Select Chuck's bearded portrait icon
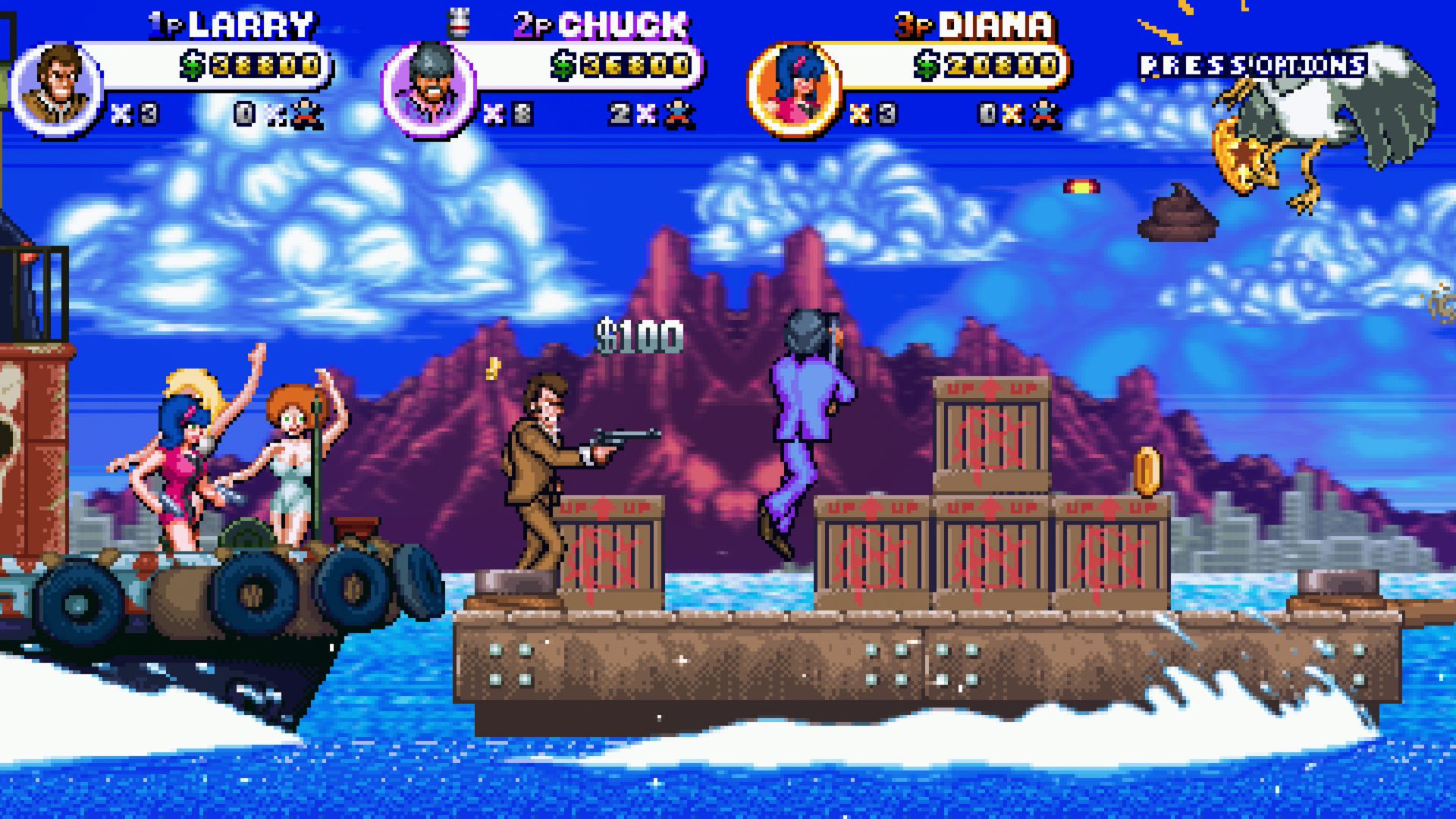This screenshot has width=1456, height=819. pyautogui.click(x=428, y=90)
